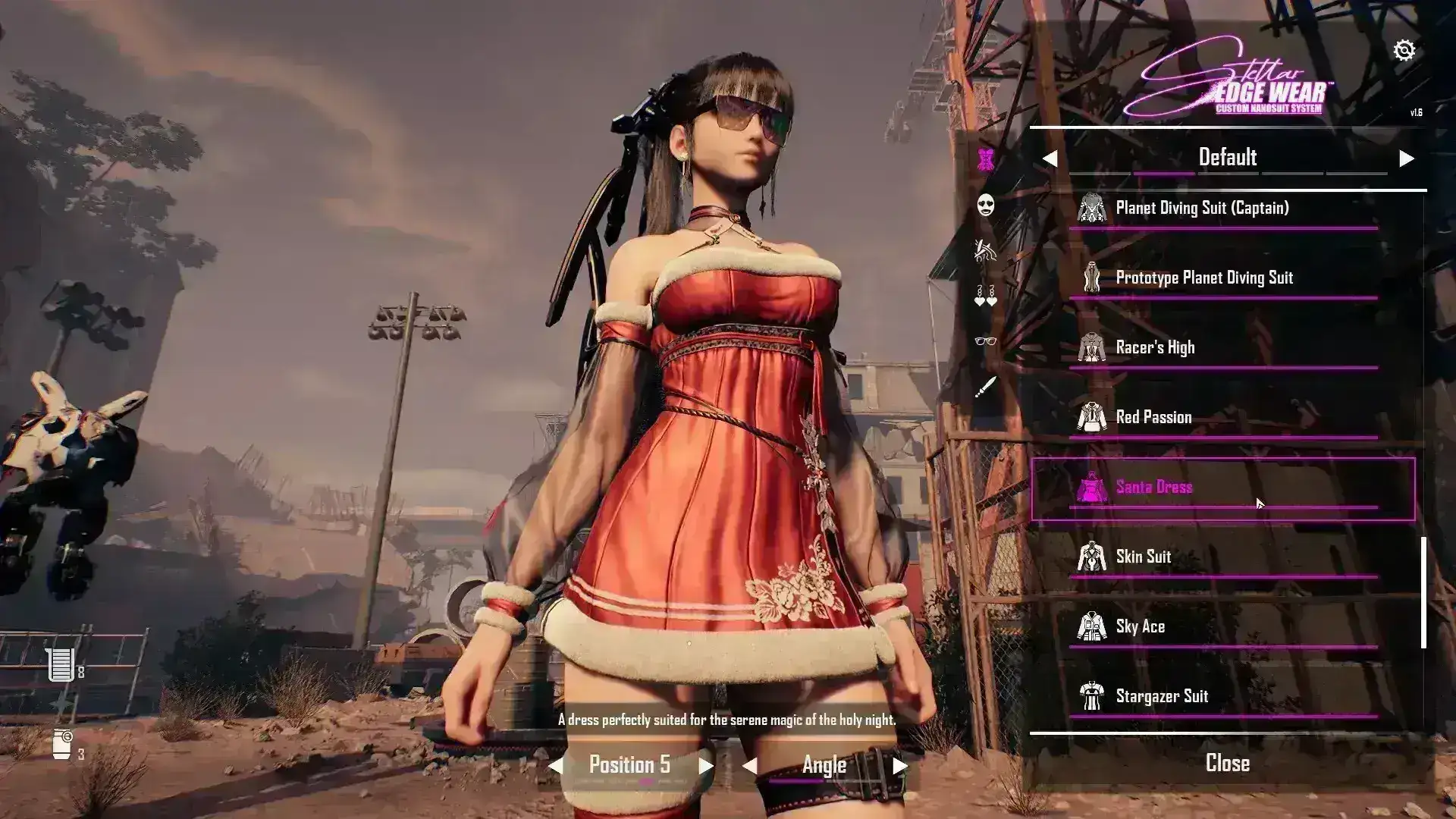Switch to the outfit corset category
Screen dimensions: 1456x819
click(985, 159)
